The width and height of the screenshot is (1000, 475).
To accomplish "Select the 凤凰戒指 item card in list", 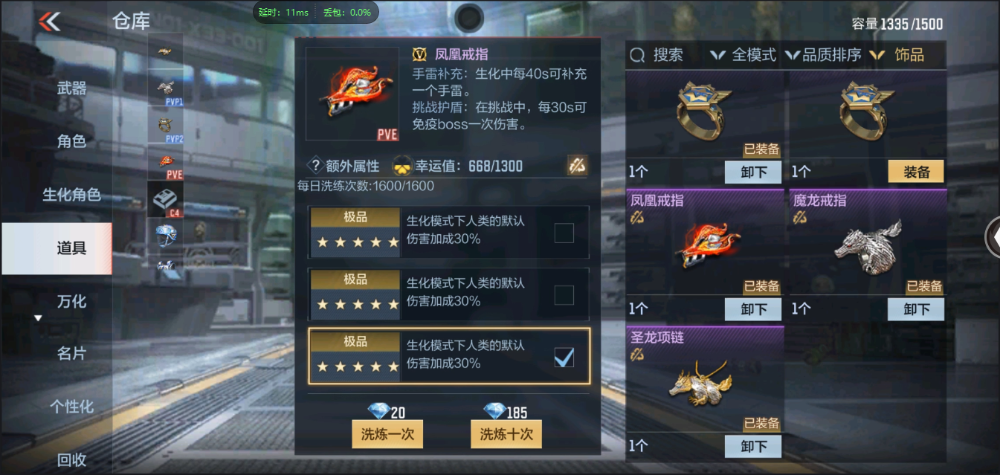I will click(x=705, y=248).
